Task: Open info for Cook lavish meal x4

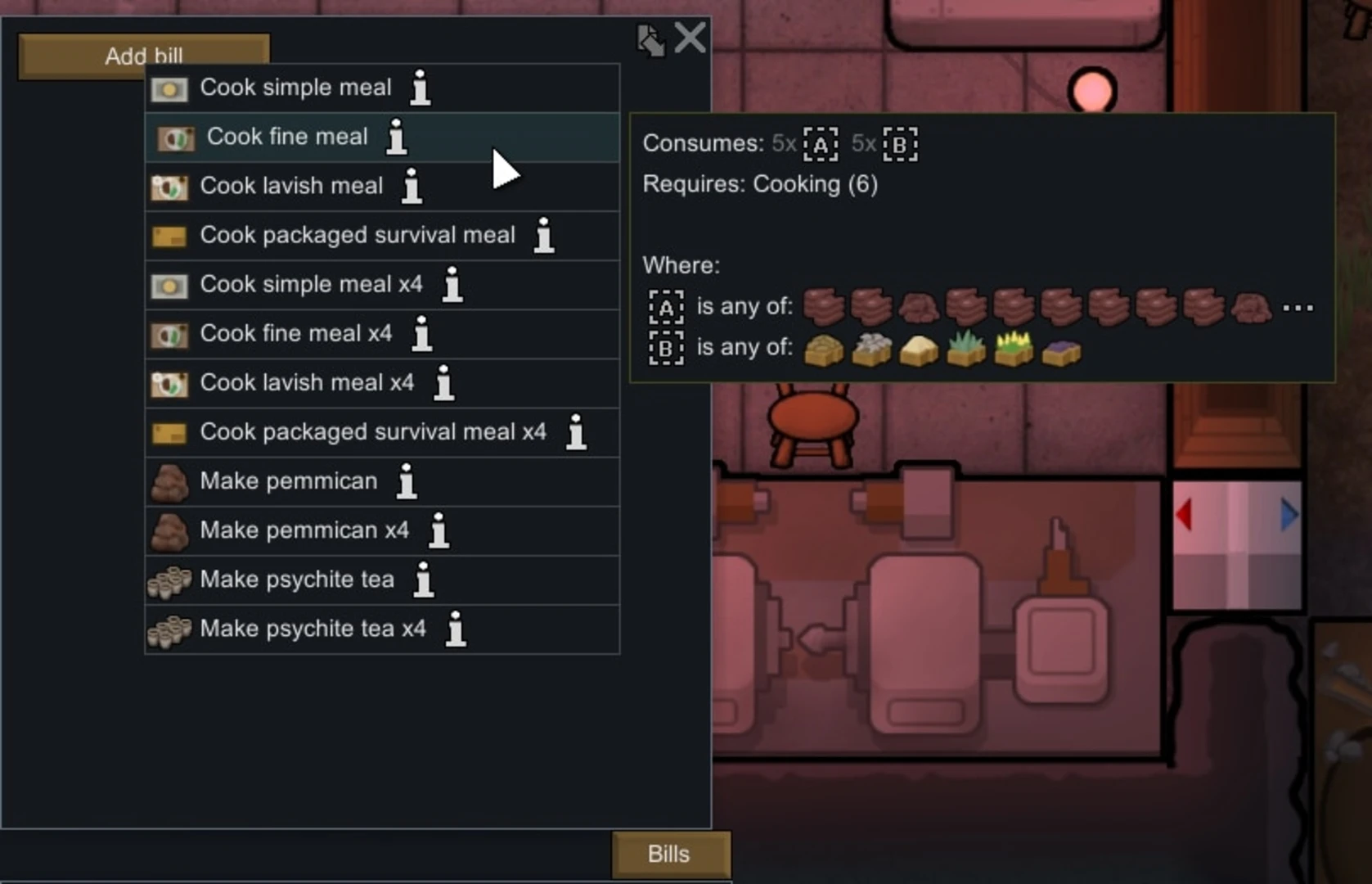Action: click(x=444, y=383)
